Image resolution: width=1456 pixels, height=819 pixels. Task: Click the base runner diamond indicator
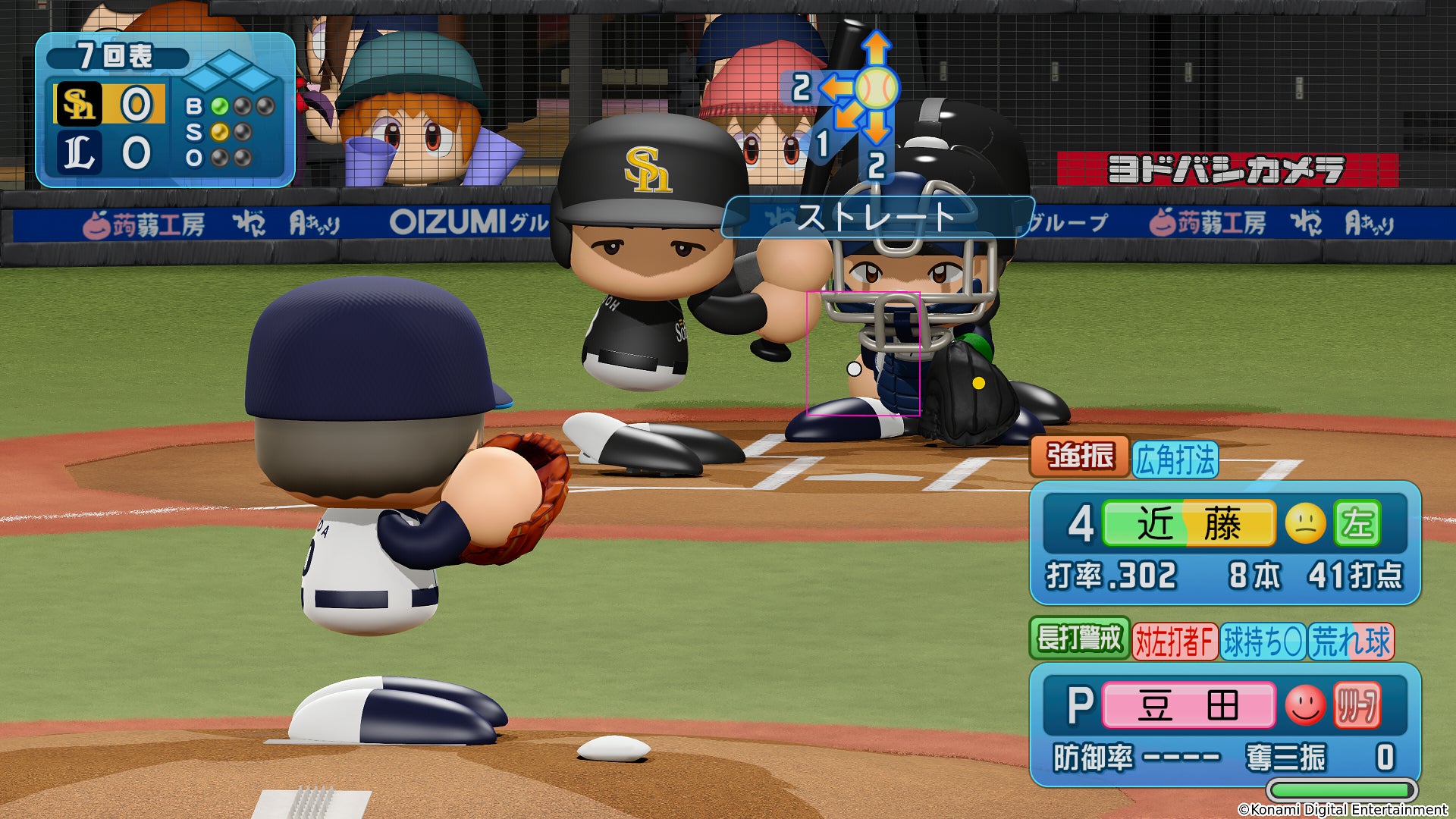[230, 73]
